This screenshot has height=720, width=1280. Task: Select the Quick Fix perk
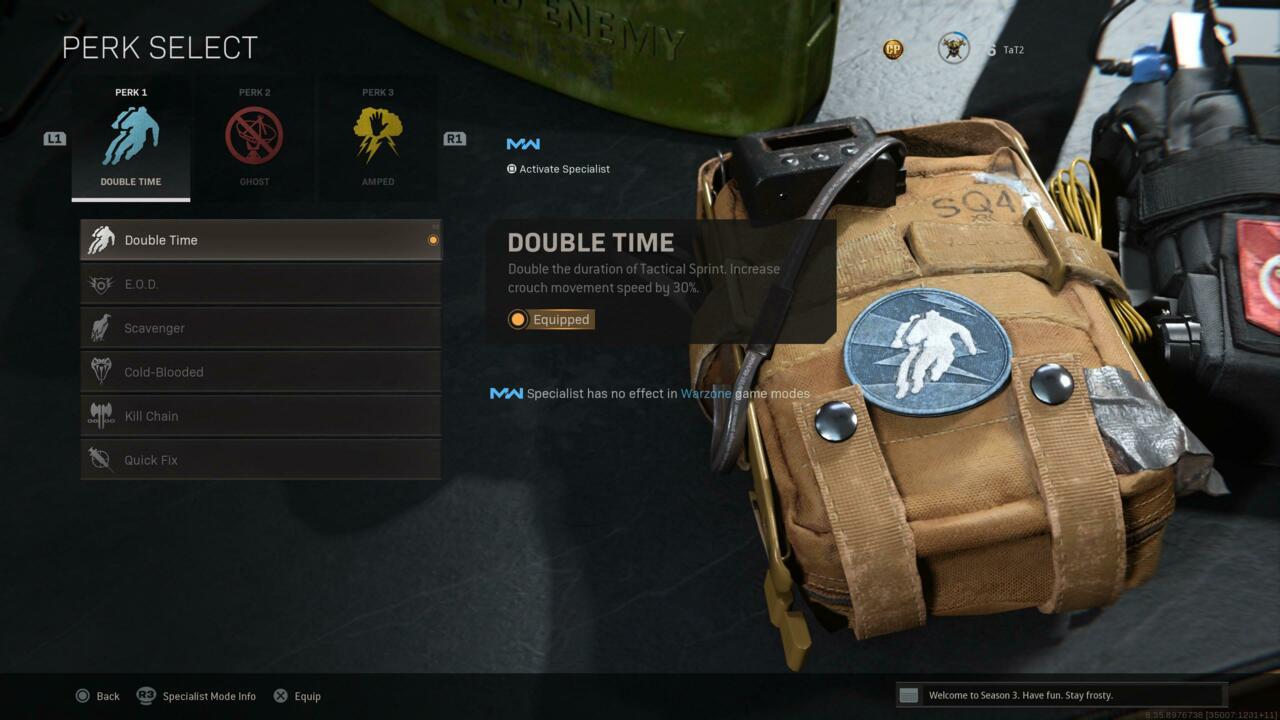[x=260, y=460]
